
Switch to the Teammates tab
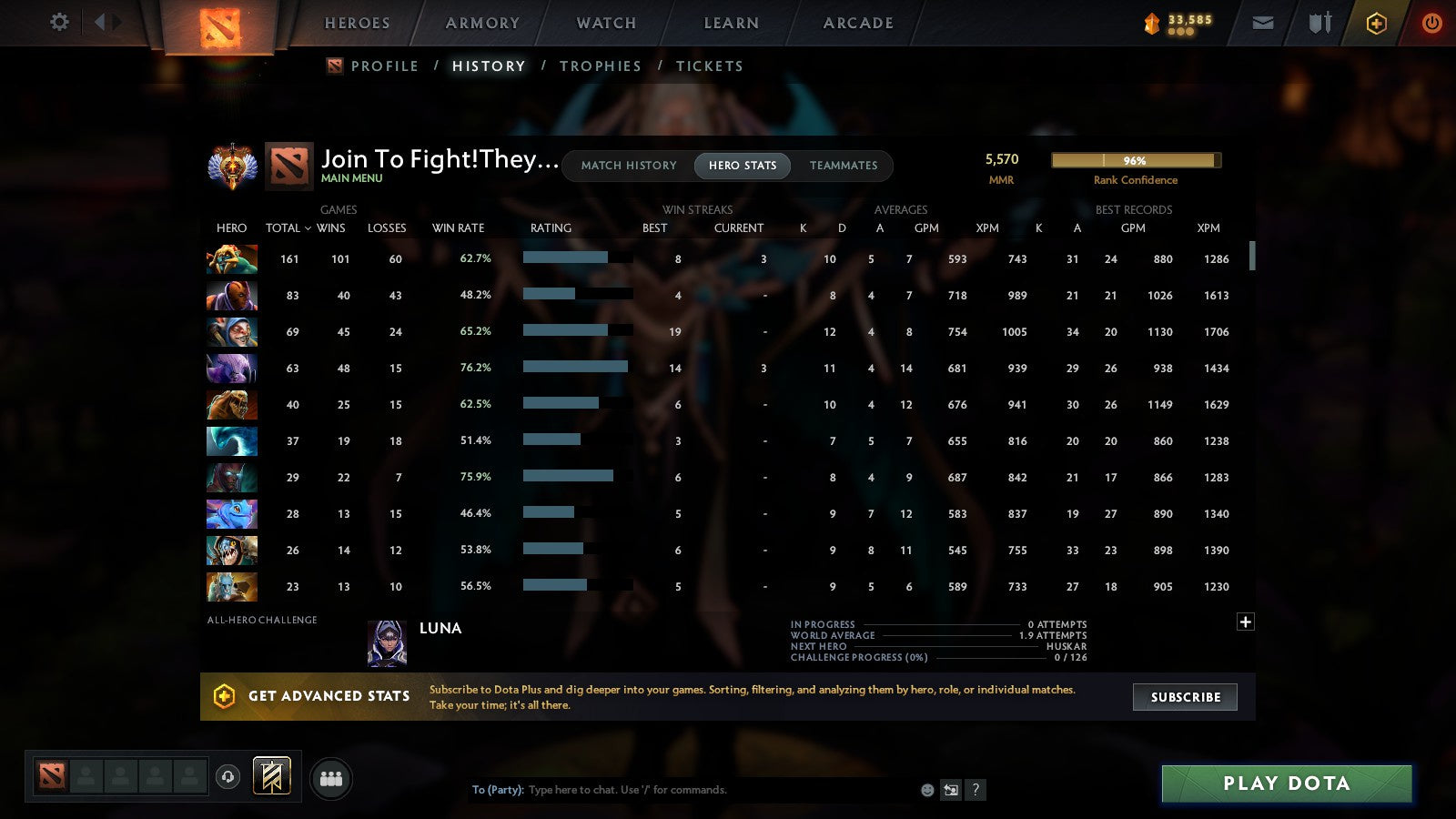pyautogui.click(x=844, y=166)
